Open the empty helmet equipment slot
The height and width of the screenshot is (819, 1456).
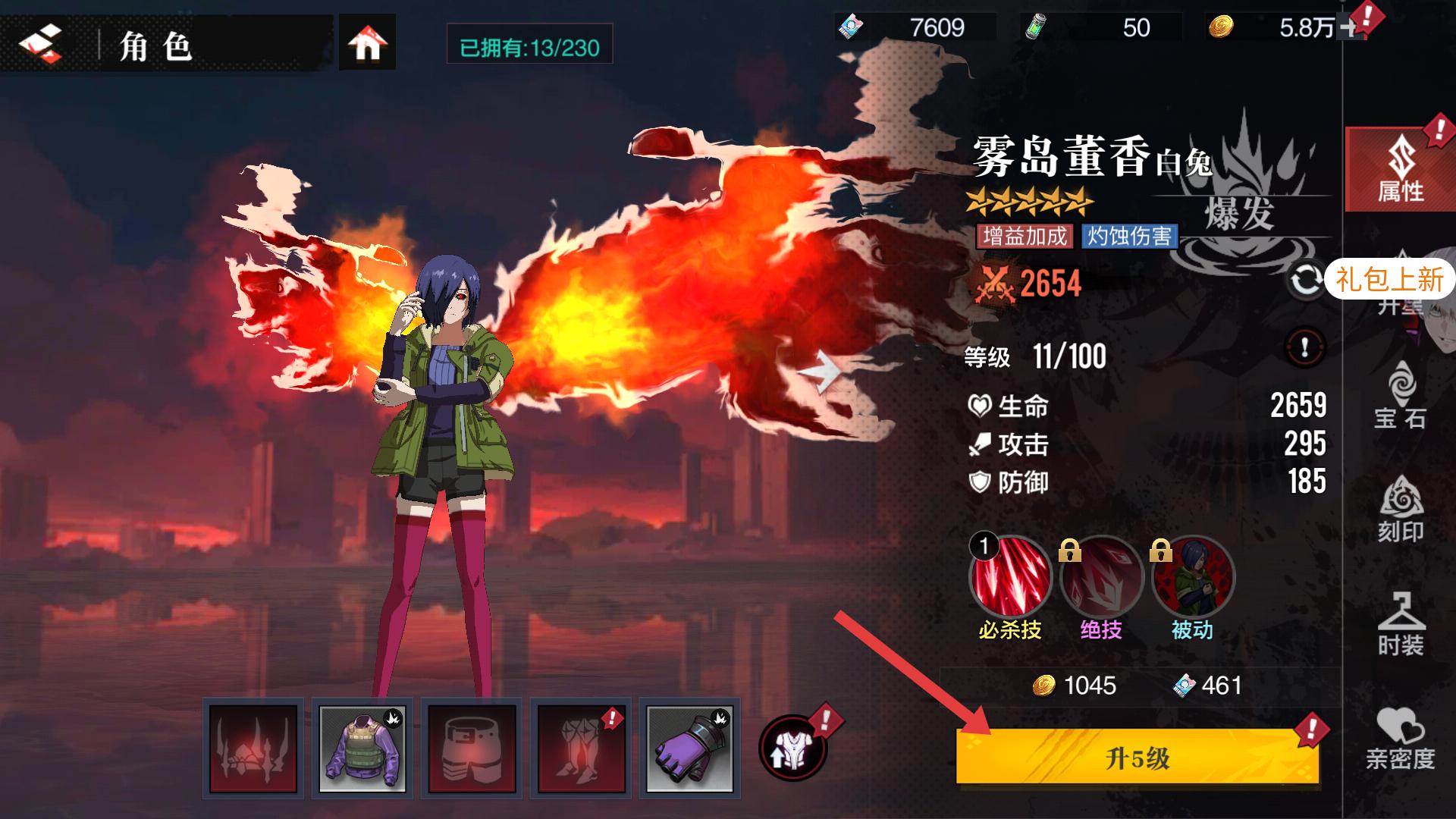[x=253, y=748]
